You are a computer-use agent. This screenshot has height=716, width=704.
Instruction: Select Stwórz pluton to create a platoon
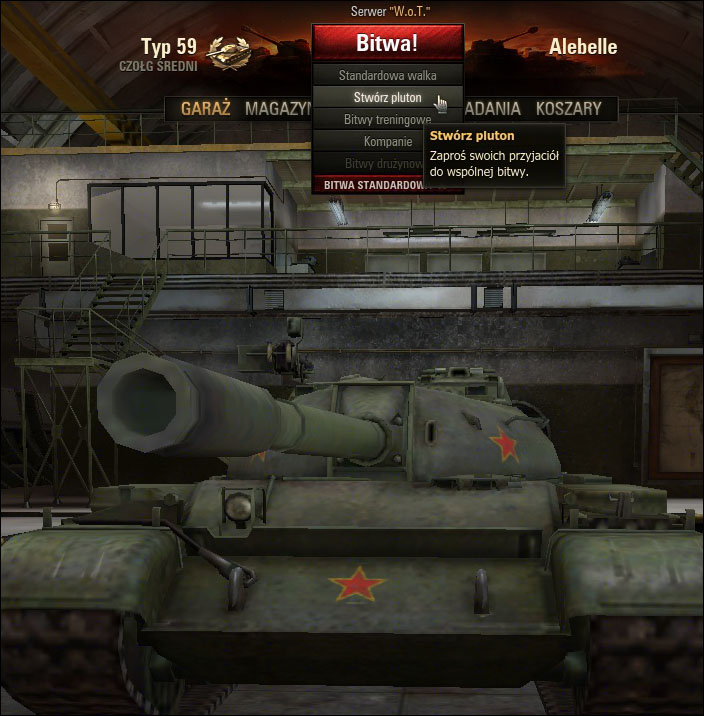(x=387, y=98)
